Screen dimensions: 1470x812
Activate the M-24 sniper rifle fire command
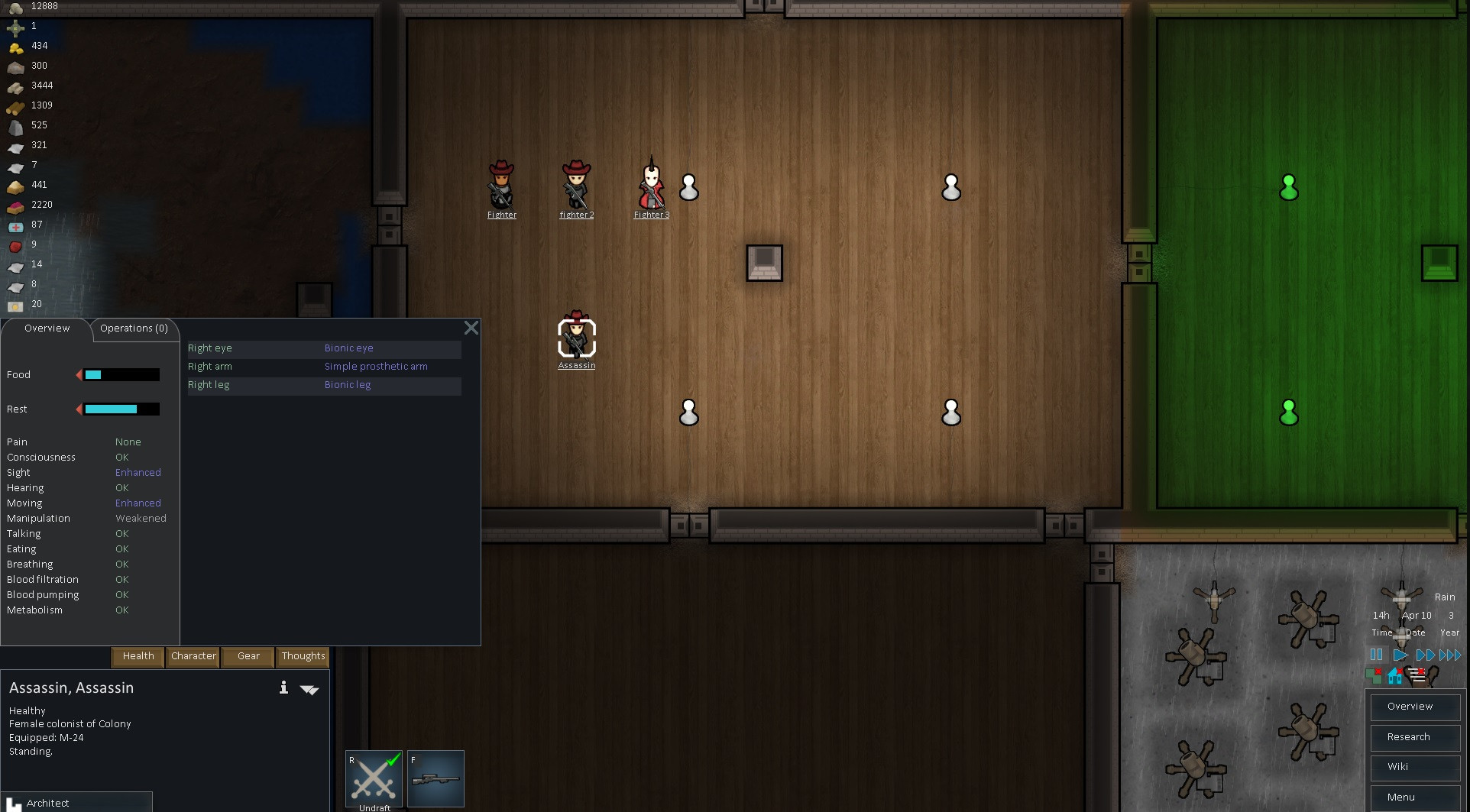[435, 779]
